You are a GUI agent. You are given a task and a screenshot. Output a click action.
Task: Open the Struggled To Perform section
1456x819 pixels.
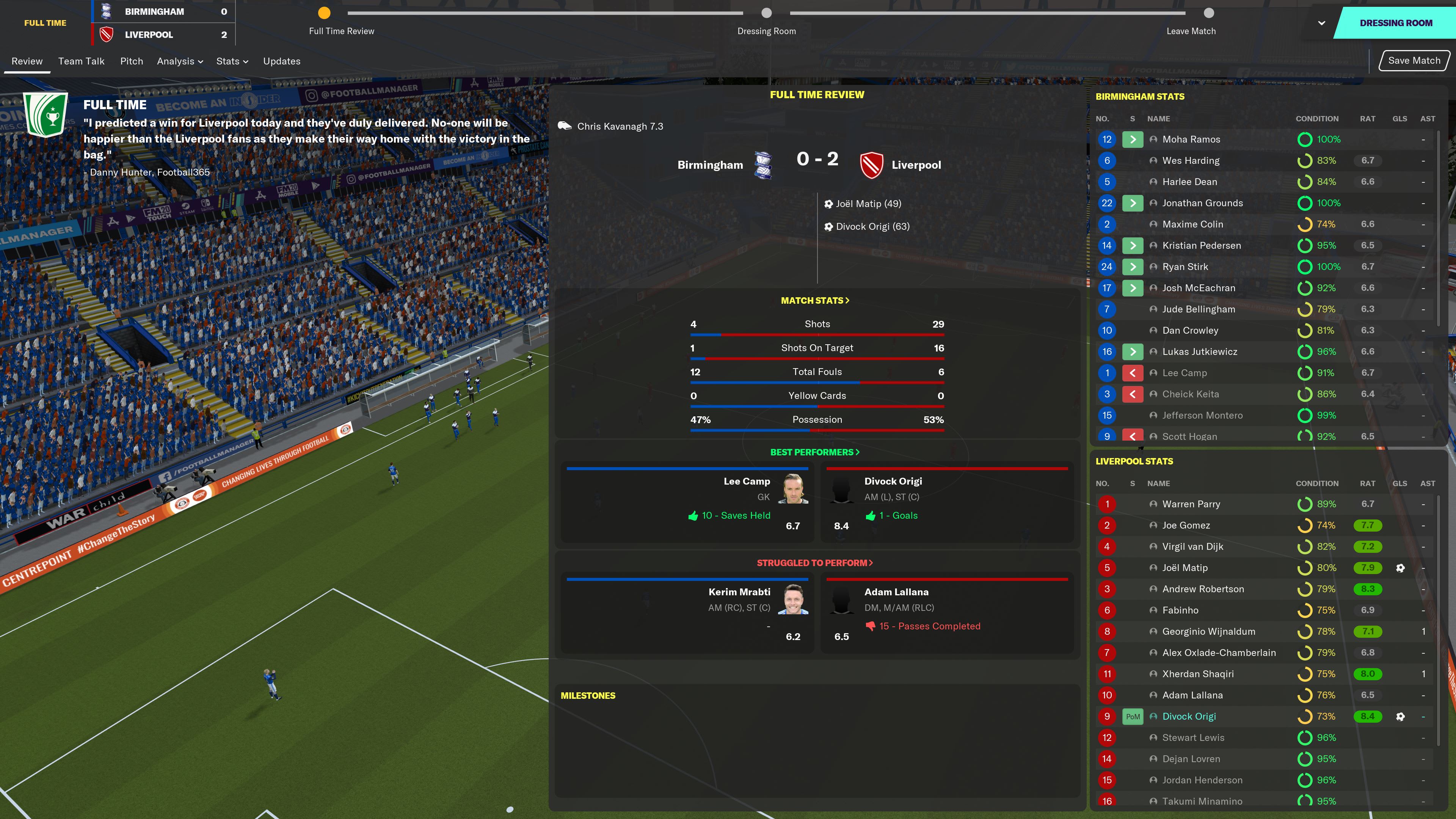(815, 563)
